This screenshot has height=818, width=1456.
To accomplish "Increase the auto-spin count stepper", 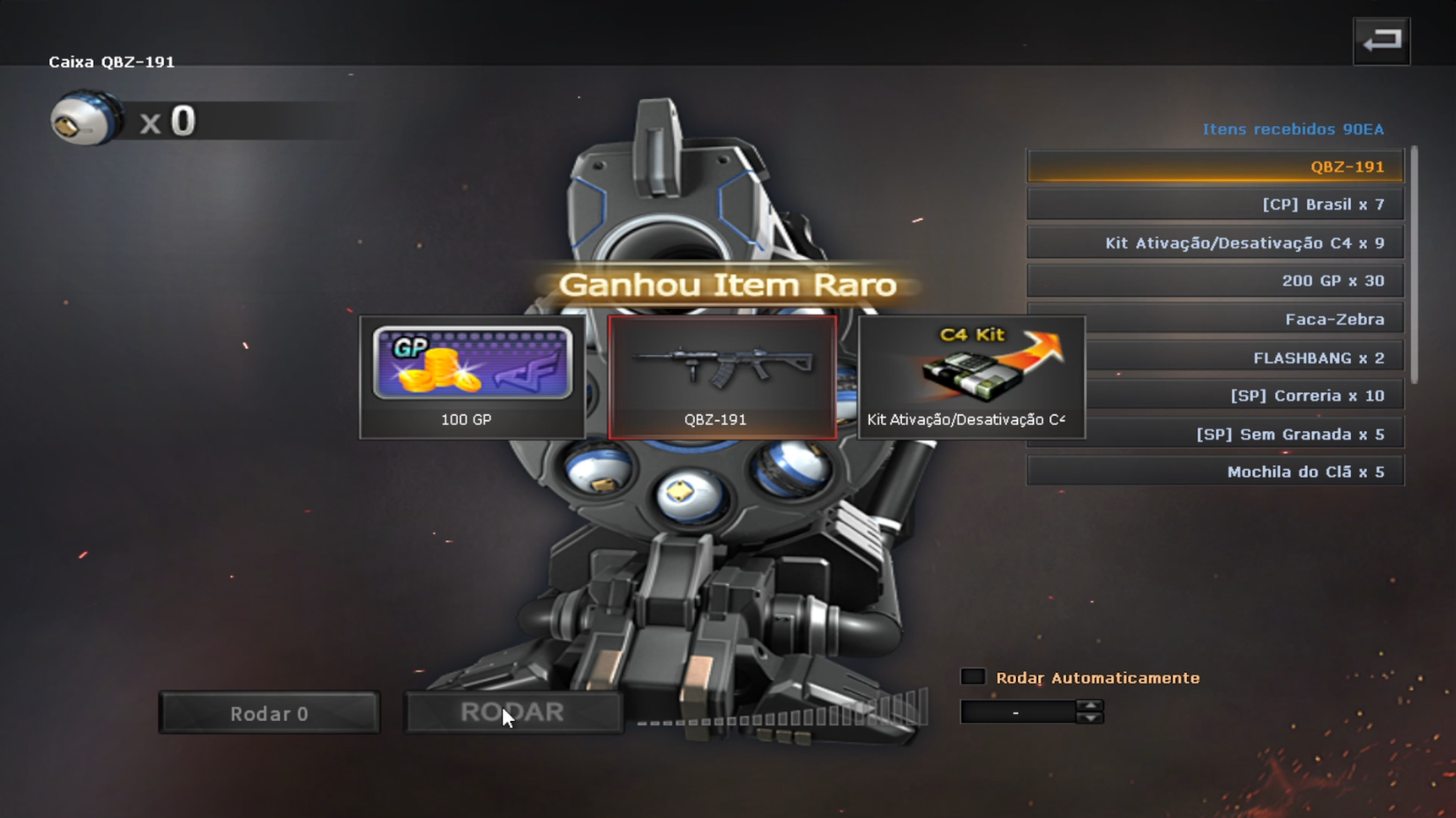I will pyautogui.click(x=1090, y=705).
